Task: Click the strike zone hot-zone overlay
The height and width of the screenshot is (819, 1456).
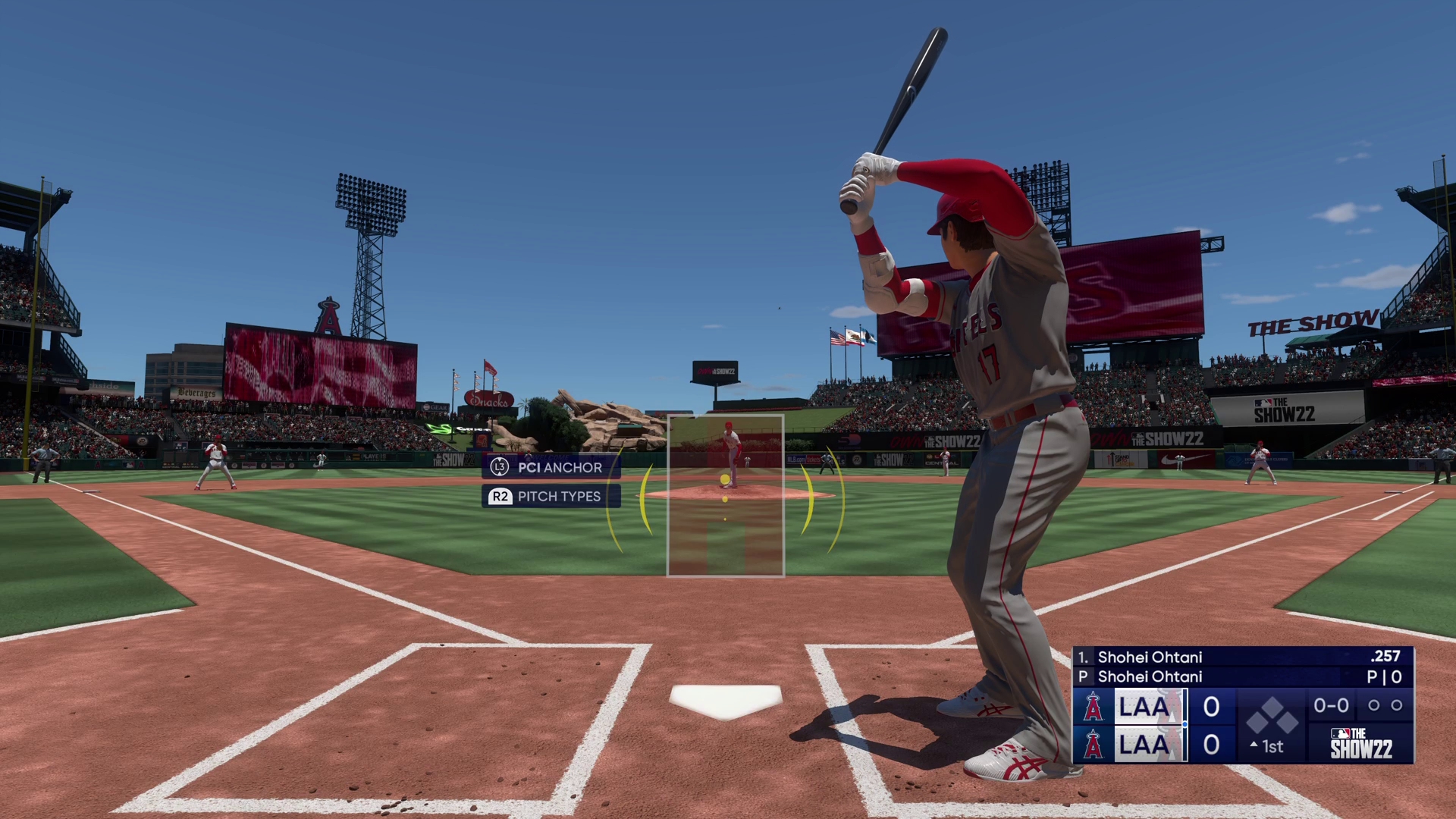Action: pyautogui.click(x=725, y=496)
